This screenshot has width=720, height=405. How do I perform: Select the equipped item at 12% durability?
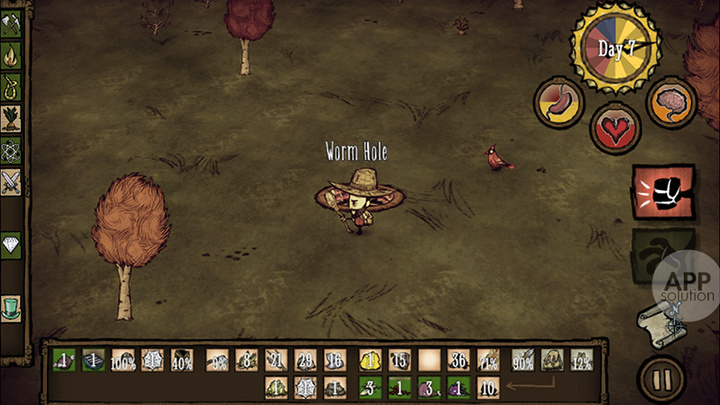pyautogui.click(x=581, y=360)
